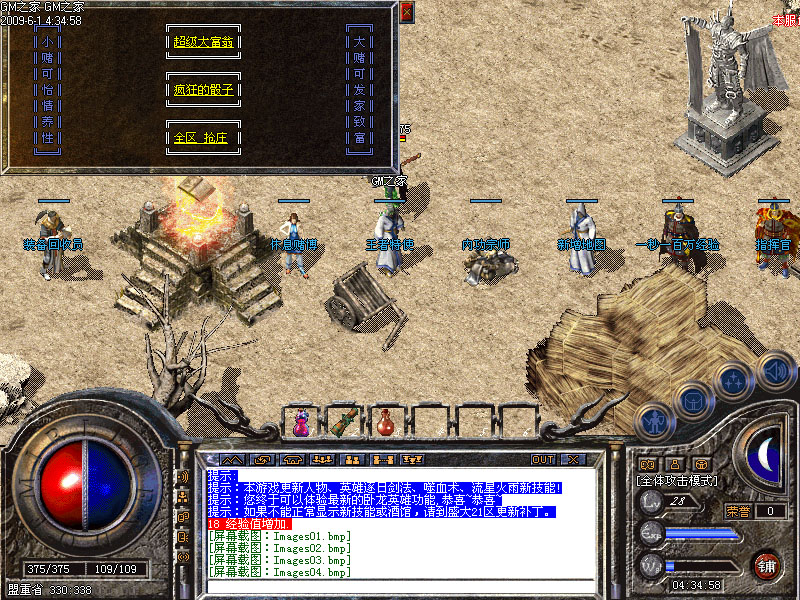The image size is (800, 600).
Task: Close the NPC dialogue window
Action: tap(406, 12)
